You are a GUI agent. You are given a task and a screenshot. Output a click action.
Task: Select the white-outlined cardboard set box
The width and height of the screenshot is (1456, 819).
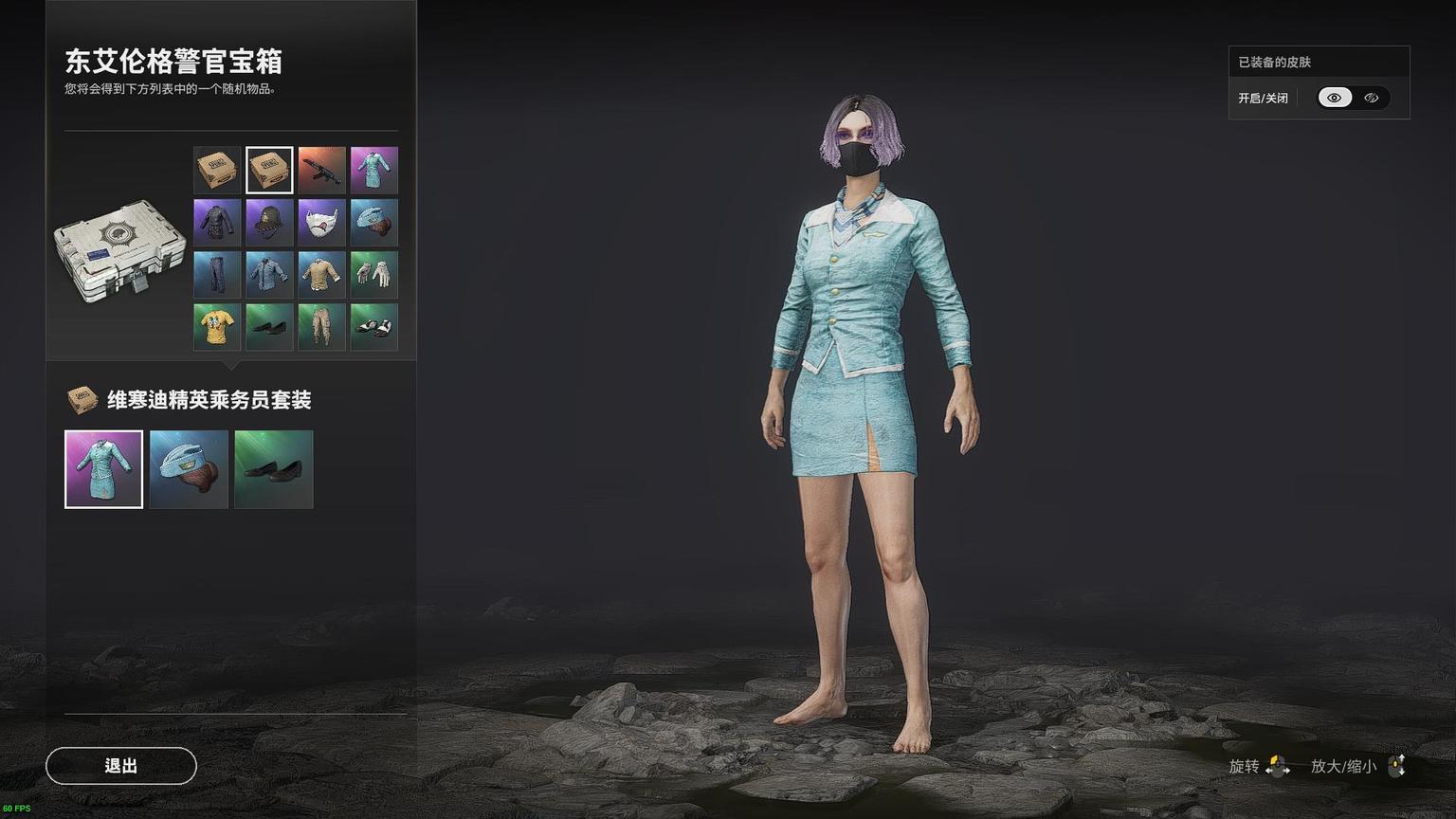(x=269, y=171)
